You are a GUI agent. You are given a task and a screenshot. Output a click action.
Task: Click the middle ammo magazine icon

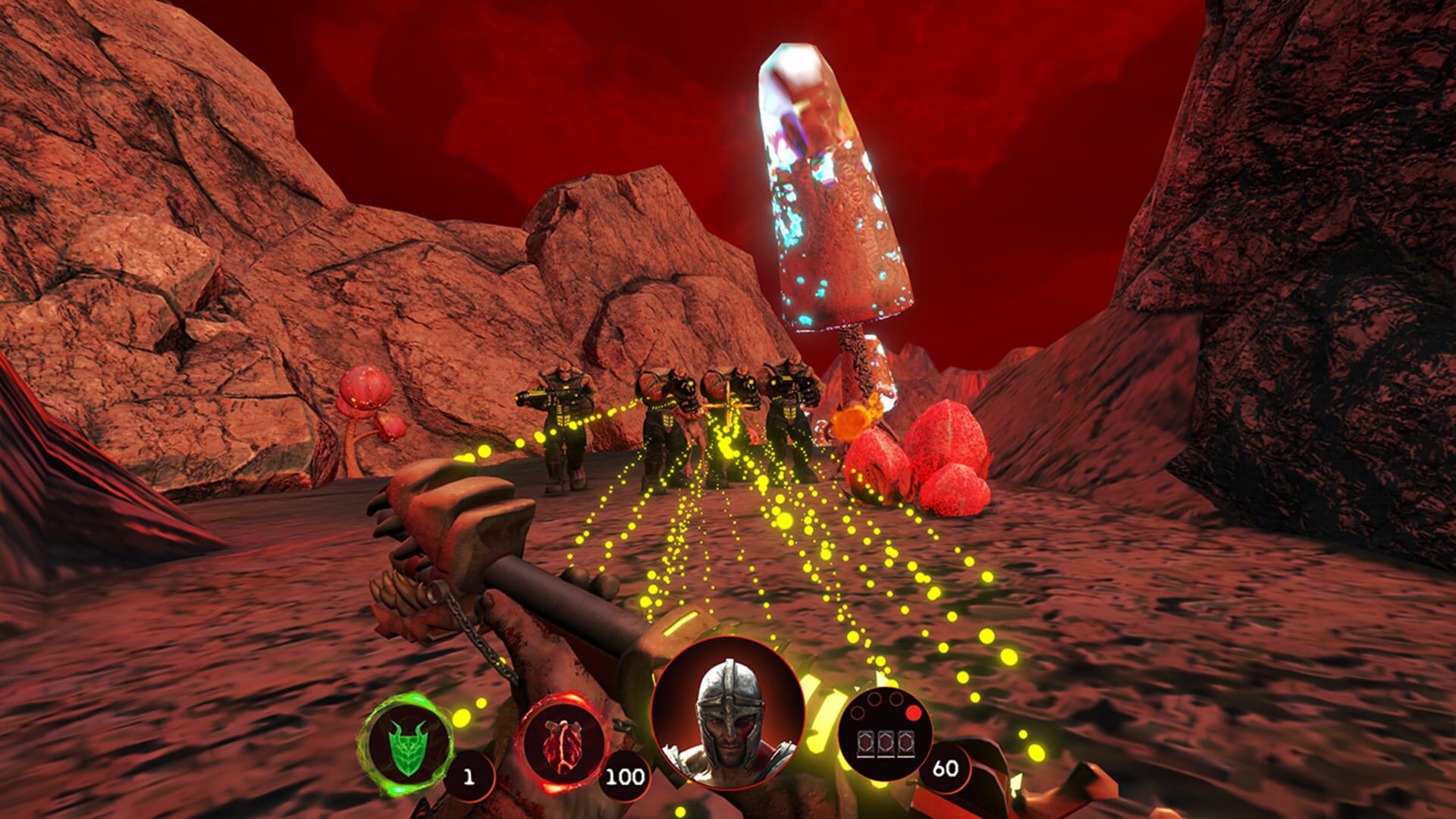(886, 742)
